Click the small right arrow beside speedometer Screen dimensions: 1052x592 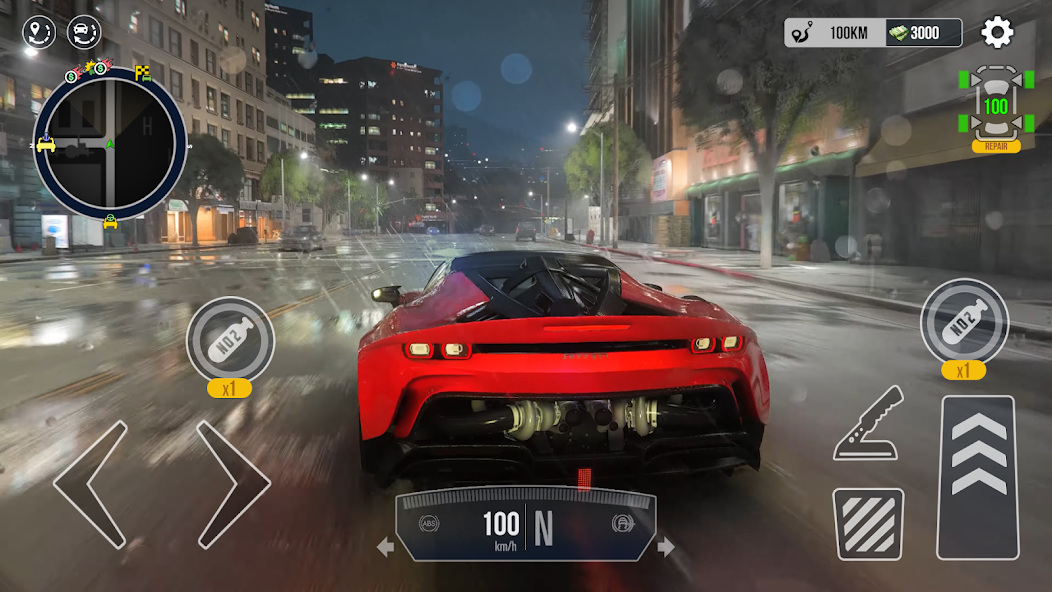click(x=666, y=547)
